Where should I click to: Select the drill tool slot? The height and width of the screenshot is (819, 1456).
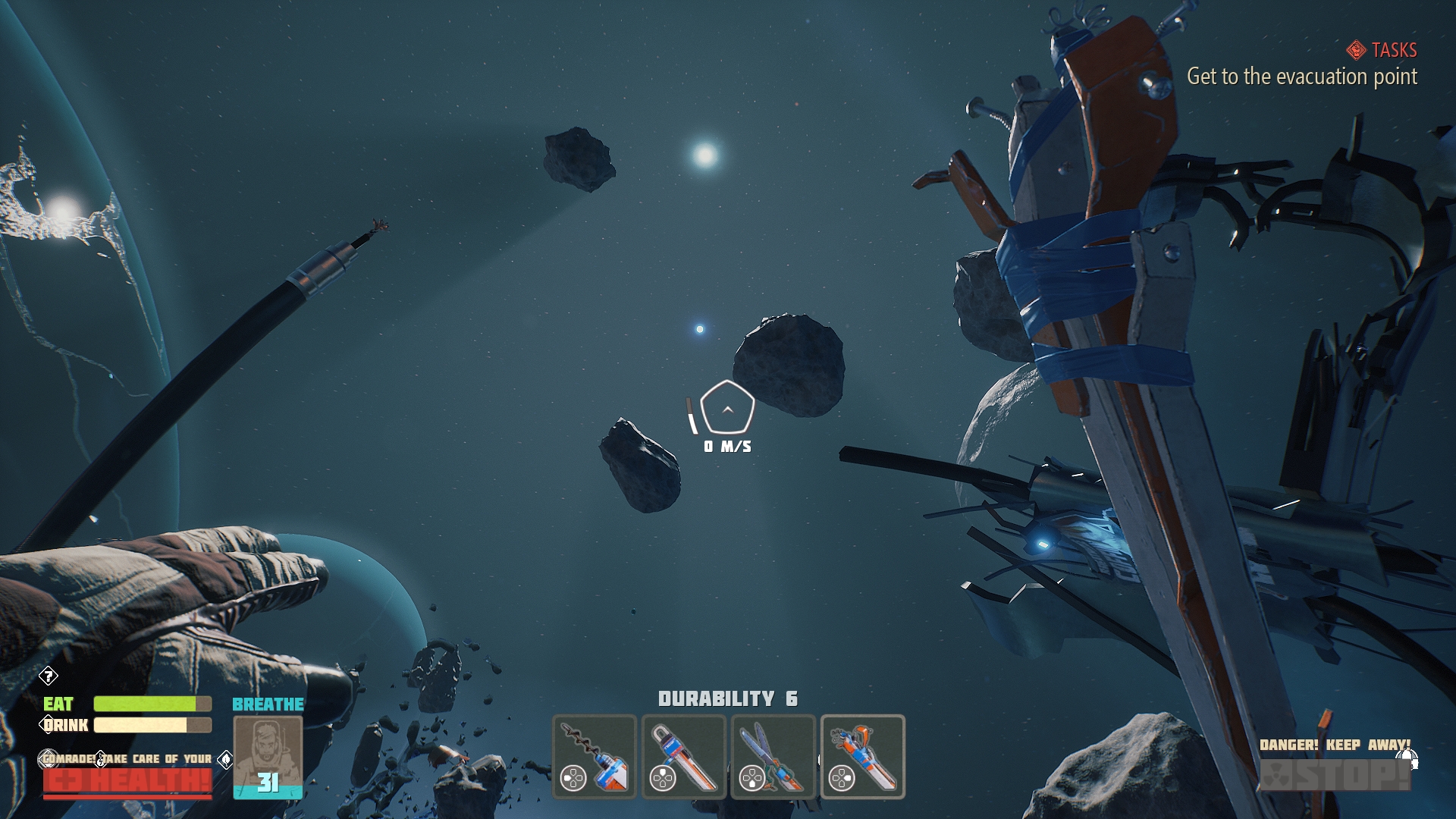point(595,757)
